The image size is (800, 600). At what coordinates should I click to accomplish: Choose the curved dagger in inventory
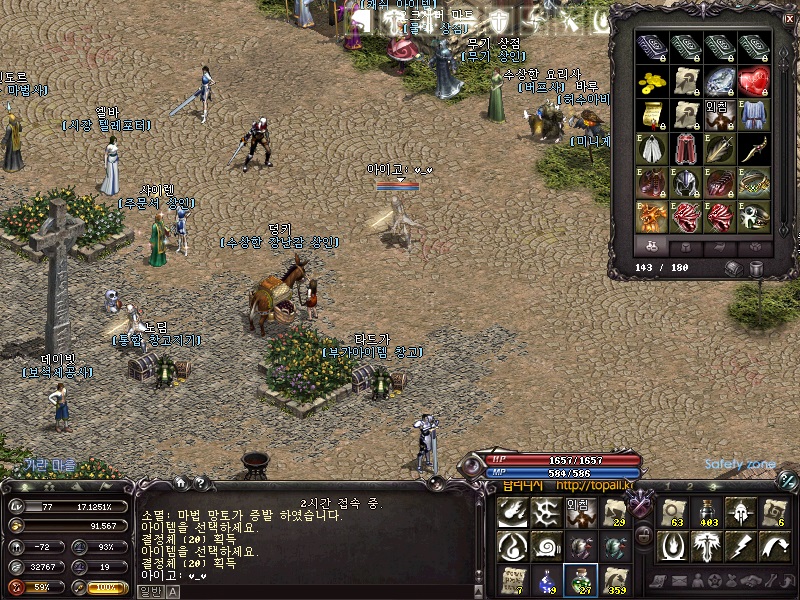tap(755, 149)
